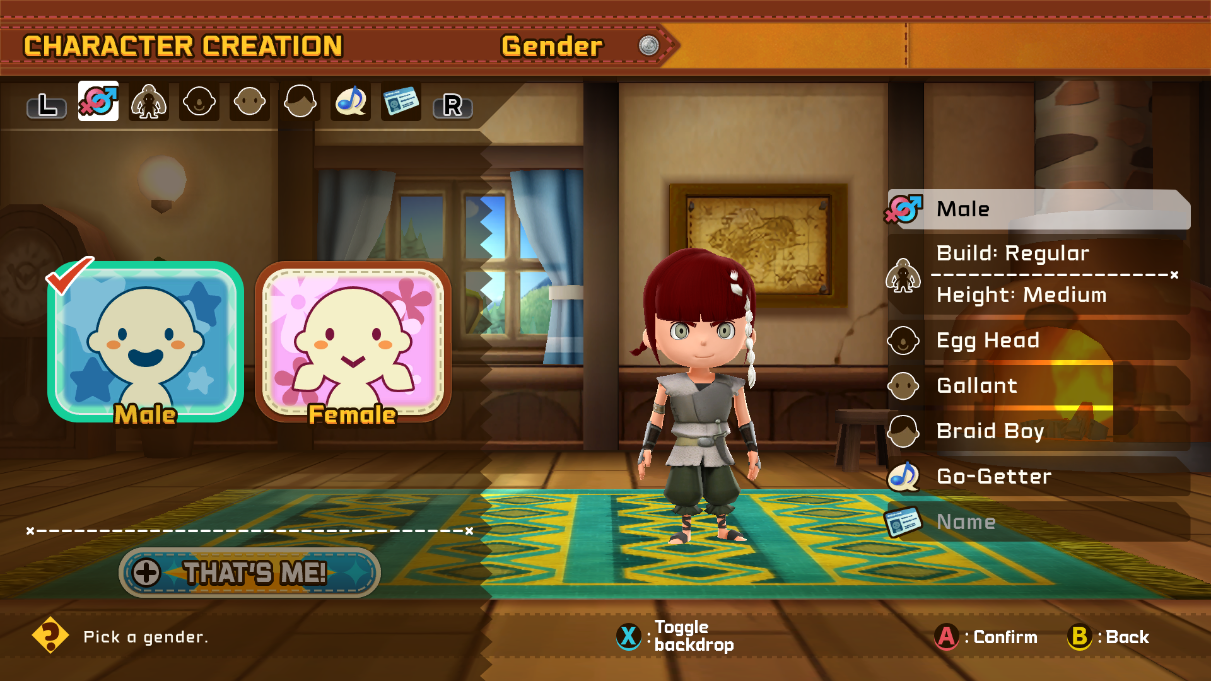Screen dimensions: 1211x681
Task: Switch to the name ID card tab
Action: pos(401,102)
